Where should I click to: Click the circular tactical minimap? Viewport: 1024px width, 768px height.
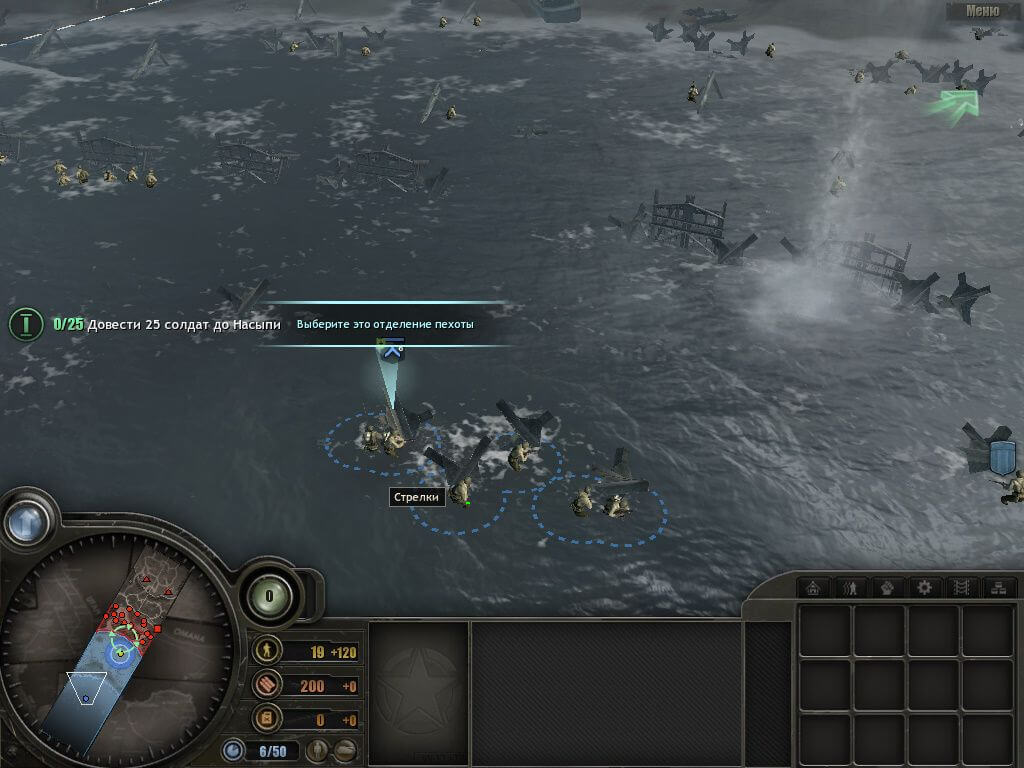tap(118, 648)
